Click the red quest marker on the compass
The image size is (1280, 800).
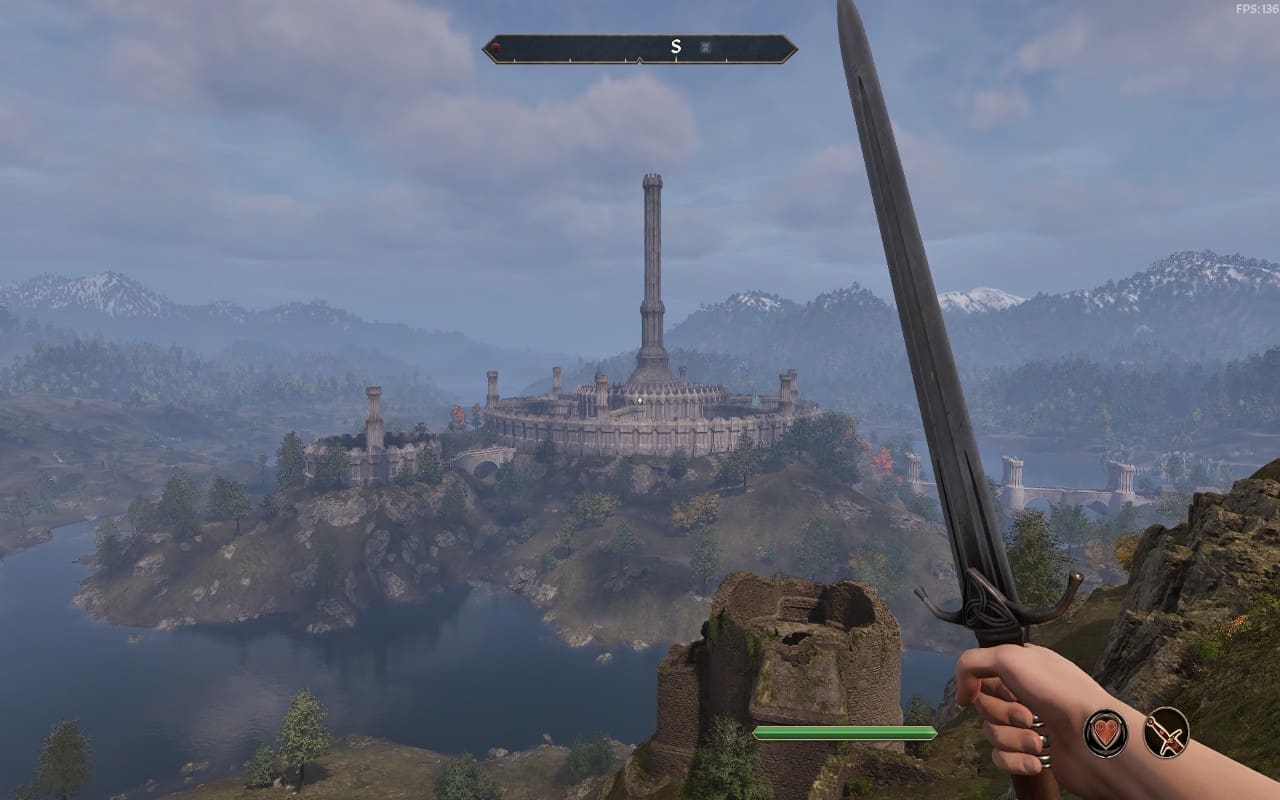point(495,47)
